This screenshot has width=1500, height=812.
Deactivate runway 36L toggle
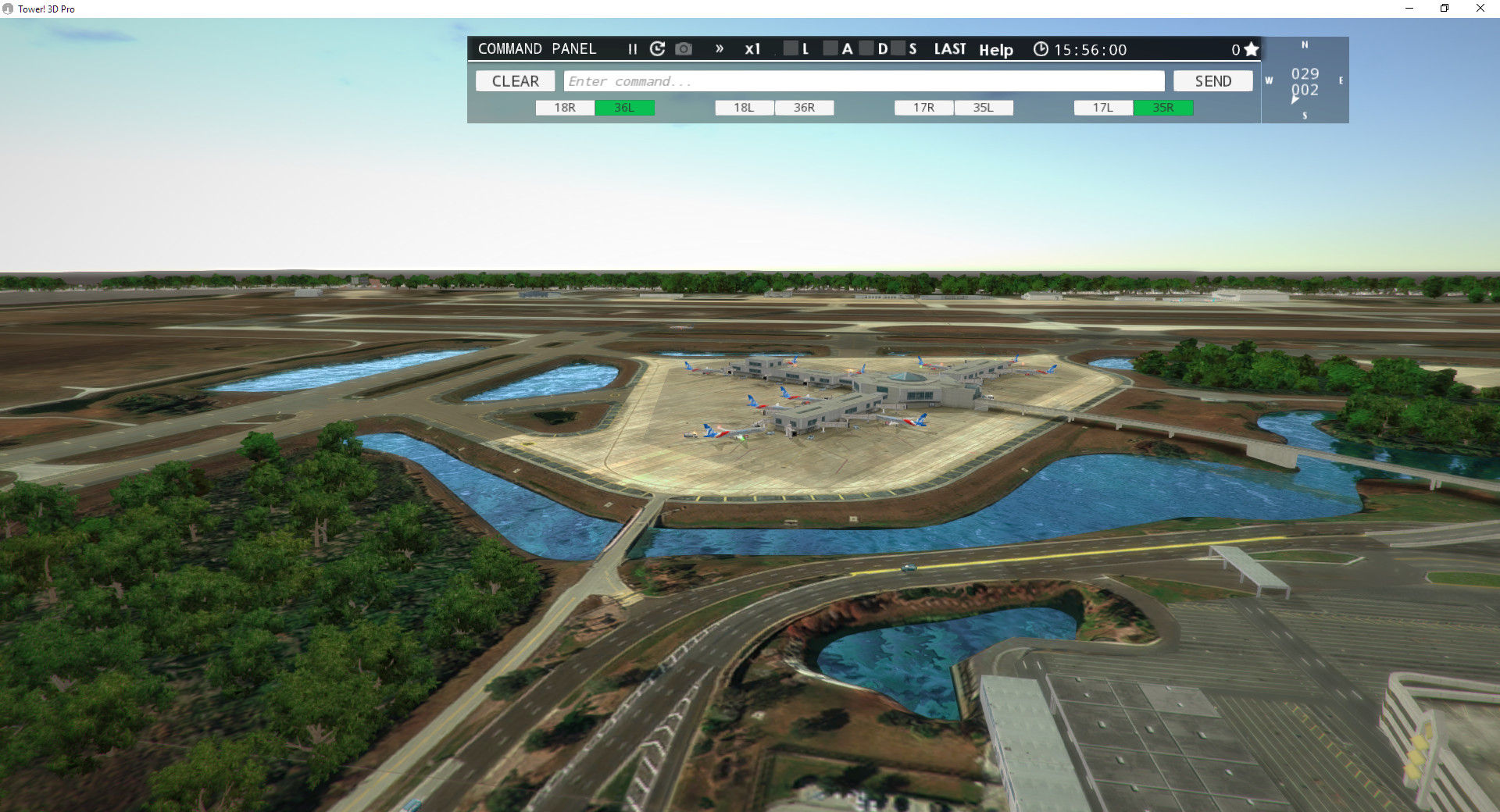[x=625, y=108]
